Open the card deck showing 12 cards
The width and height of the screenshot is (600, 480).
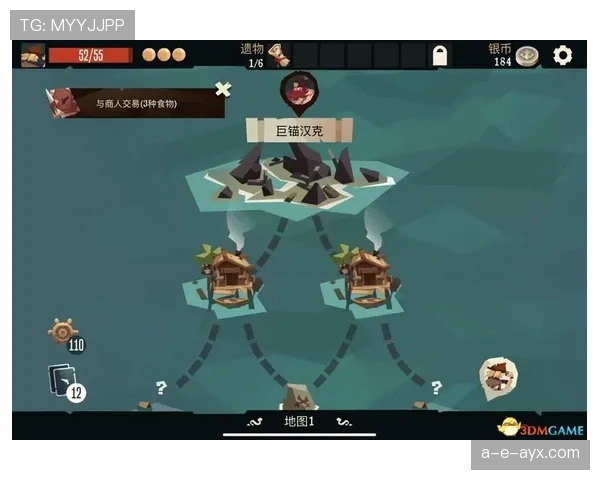pyautogui.click(x=62, y=381)
